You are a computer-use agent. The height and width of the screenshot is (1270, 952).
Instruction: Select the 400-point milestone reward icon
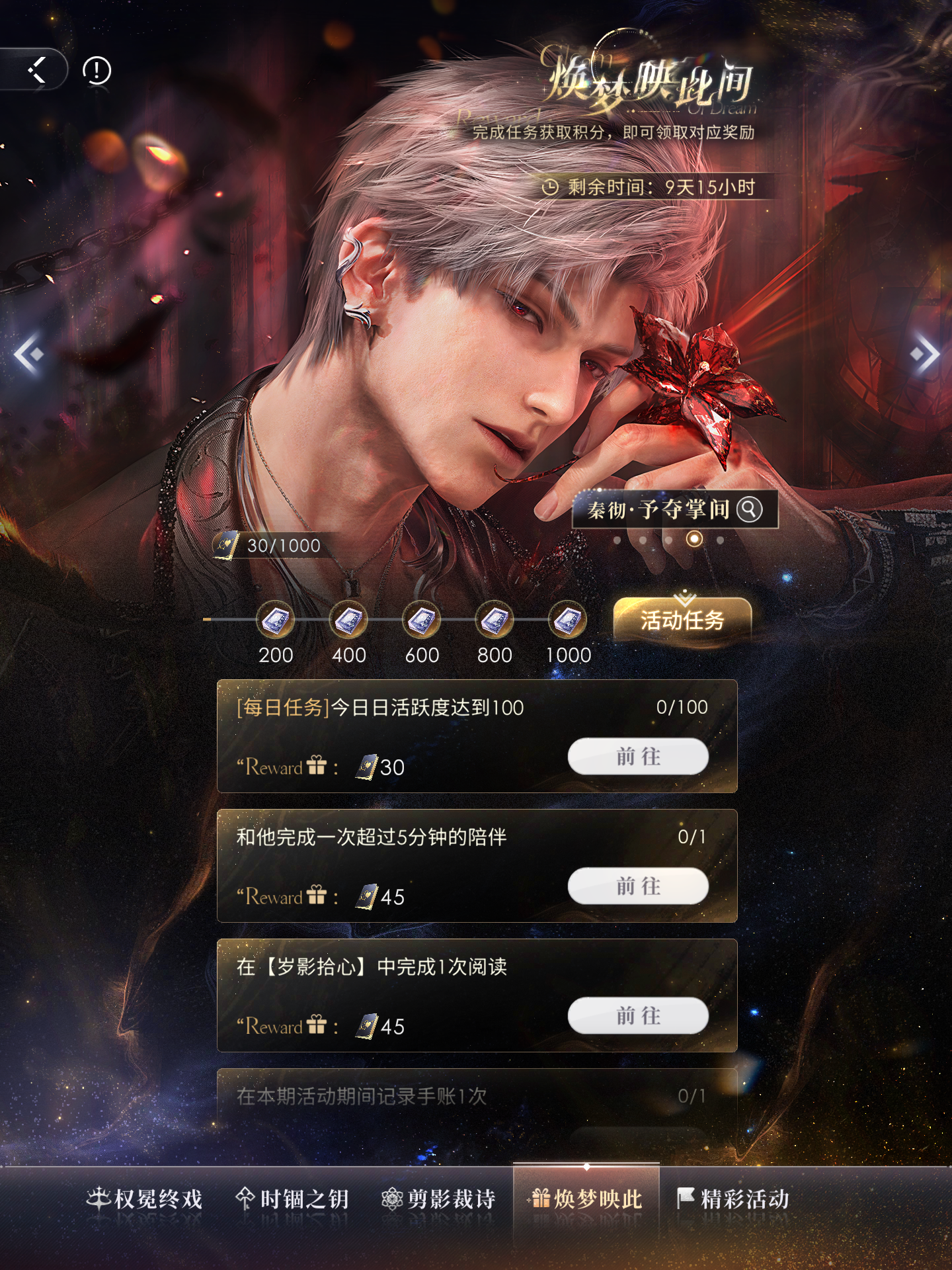348,620
